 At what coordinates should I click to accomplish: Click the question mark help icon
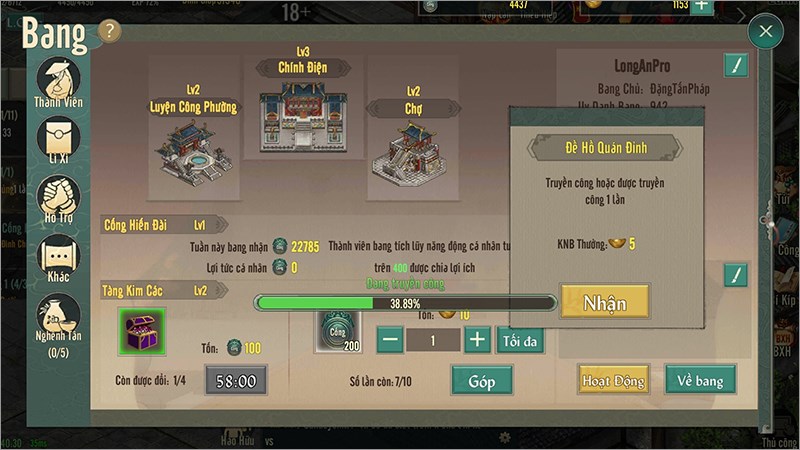point(110,31)
